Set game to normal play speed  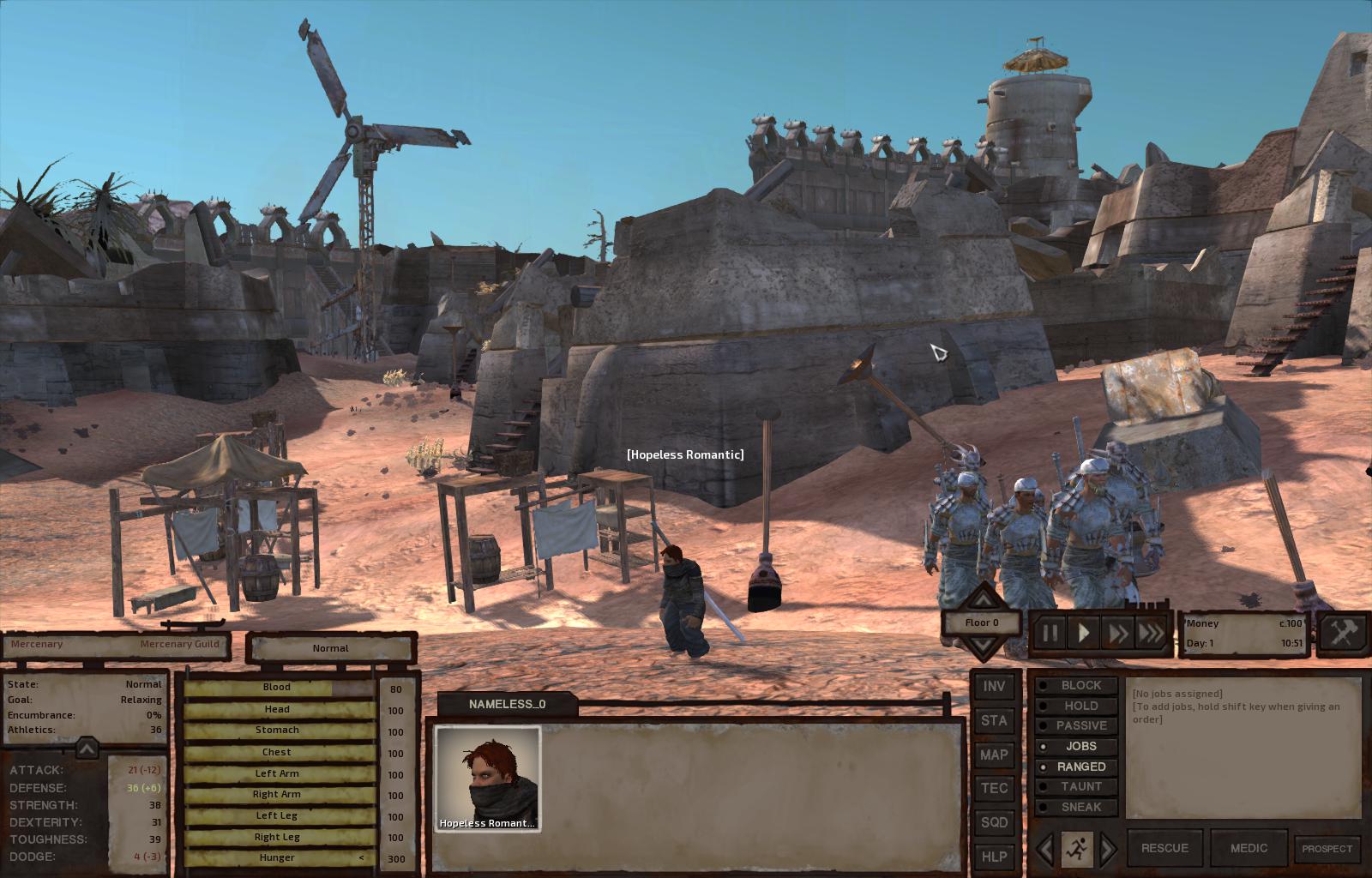tap(1084, 634)
